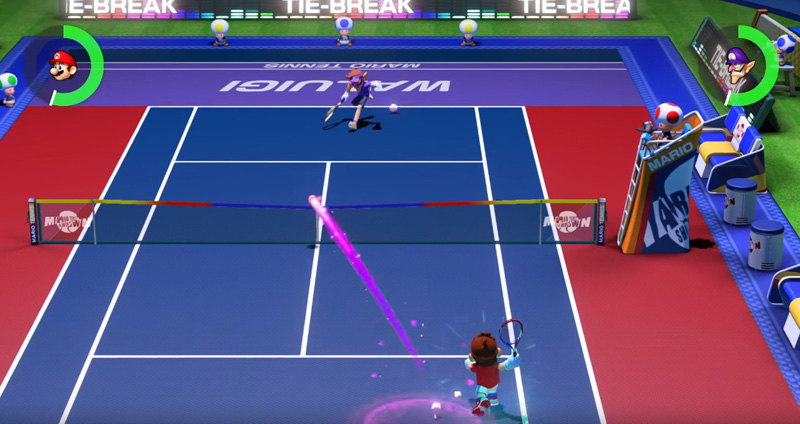
Task: Click Mario's player portrait icon
Action: [x=64, y=66]
